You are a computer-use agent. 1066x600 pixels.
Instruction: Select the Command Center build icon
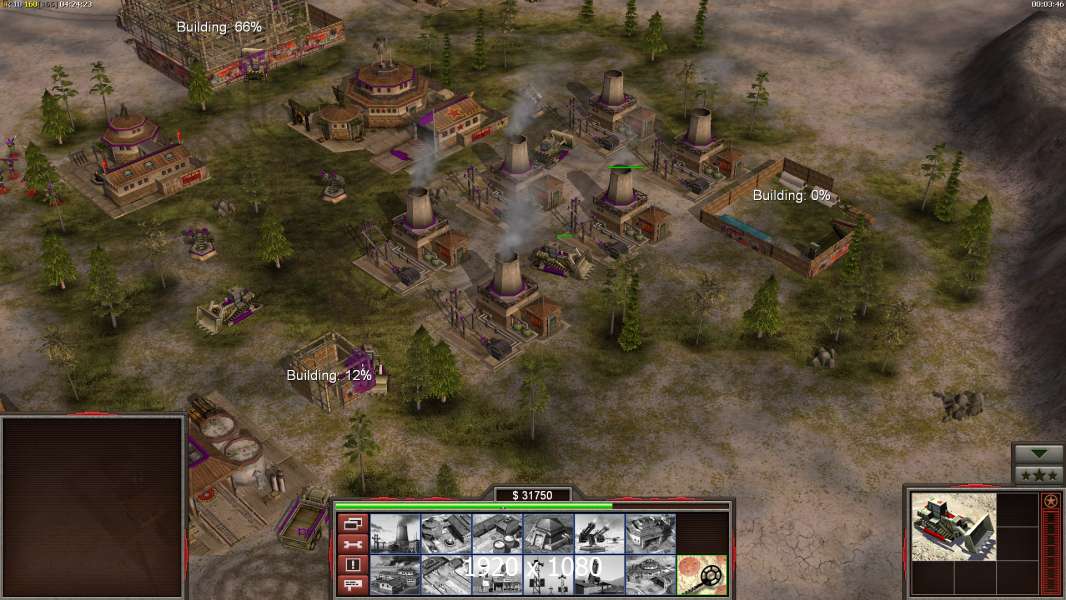click(x=650, y=575)
